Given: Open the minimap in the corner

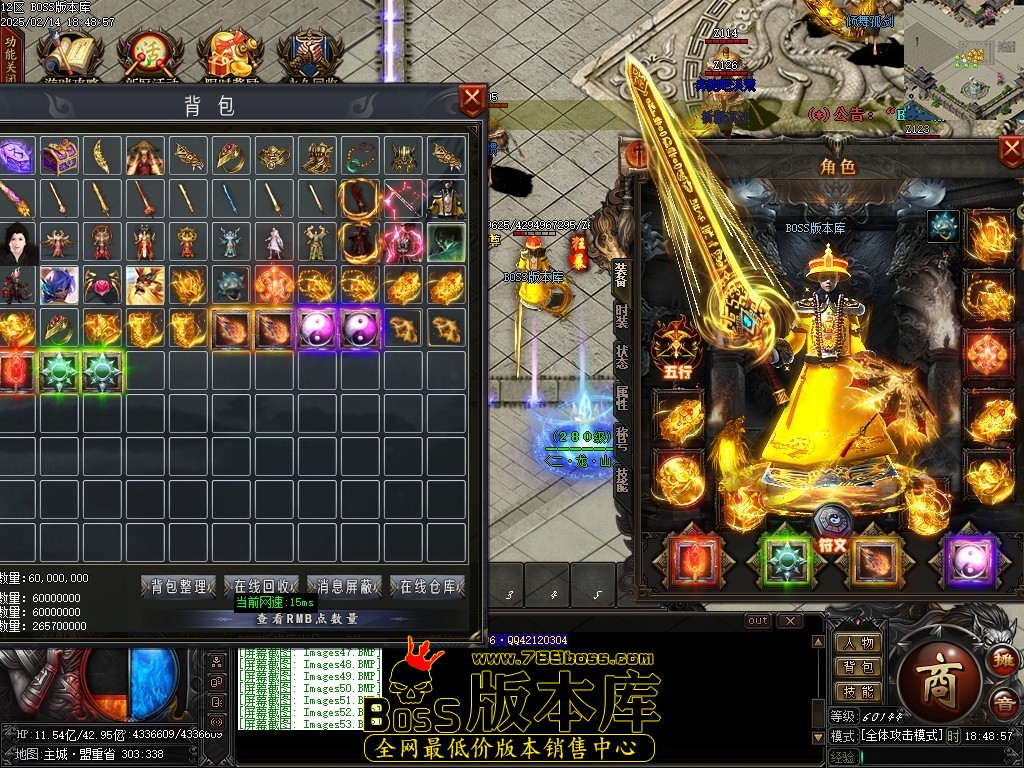Looking at the screenshot, I should pyautogui.click(x=964, y=62).
